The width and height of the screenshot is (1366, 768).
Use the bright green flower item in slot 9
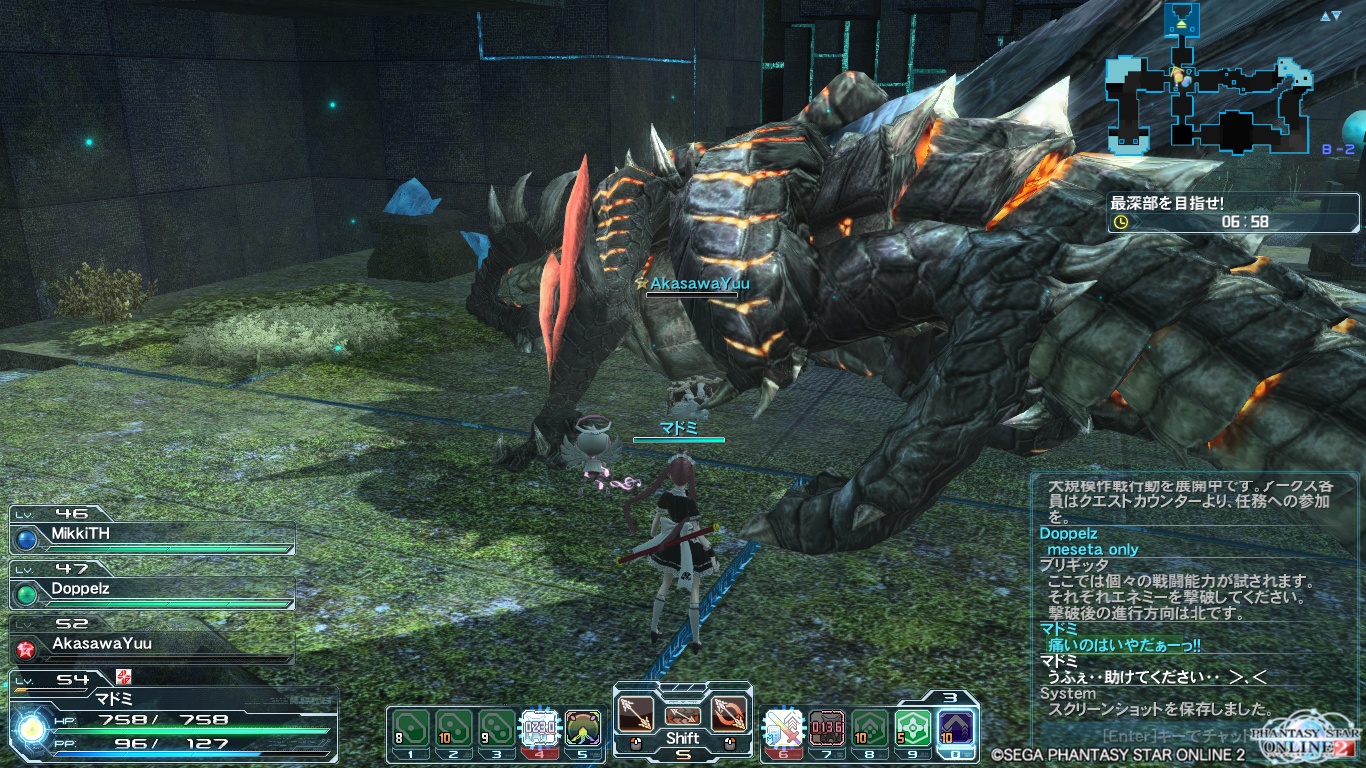coord(912,727)
